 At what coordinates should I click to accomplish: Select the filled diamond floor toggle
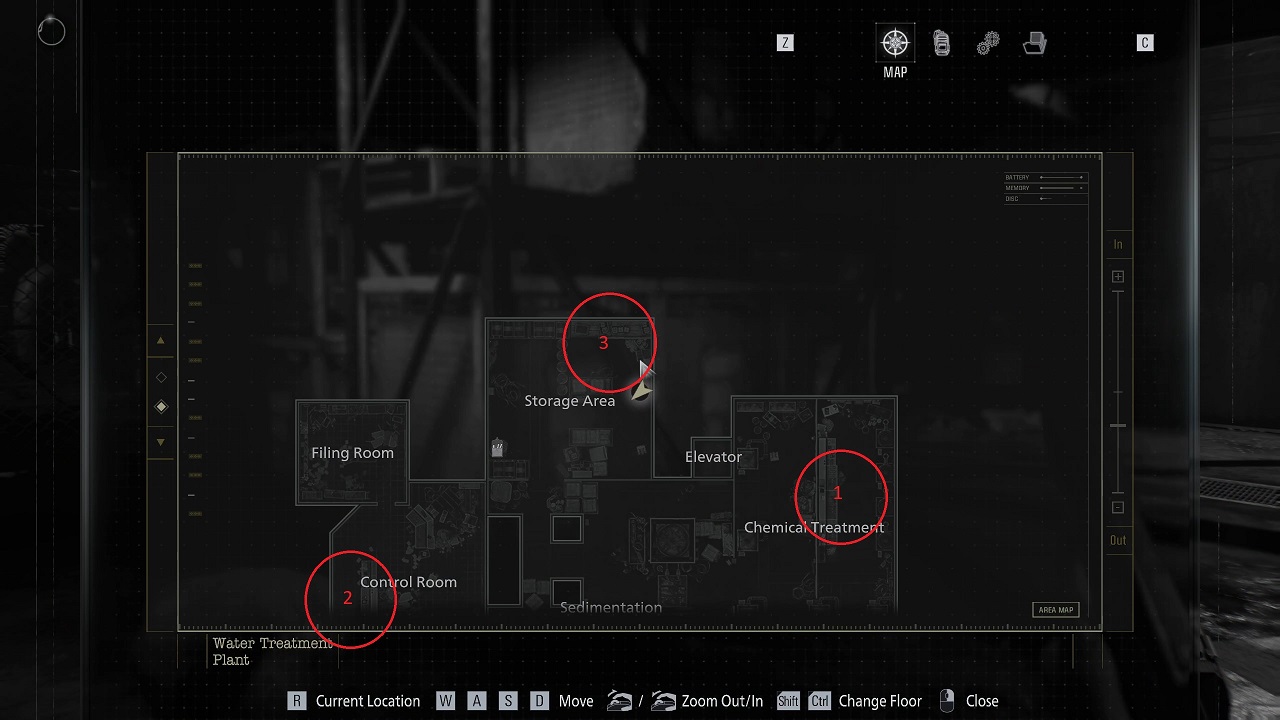[160, 406]
